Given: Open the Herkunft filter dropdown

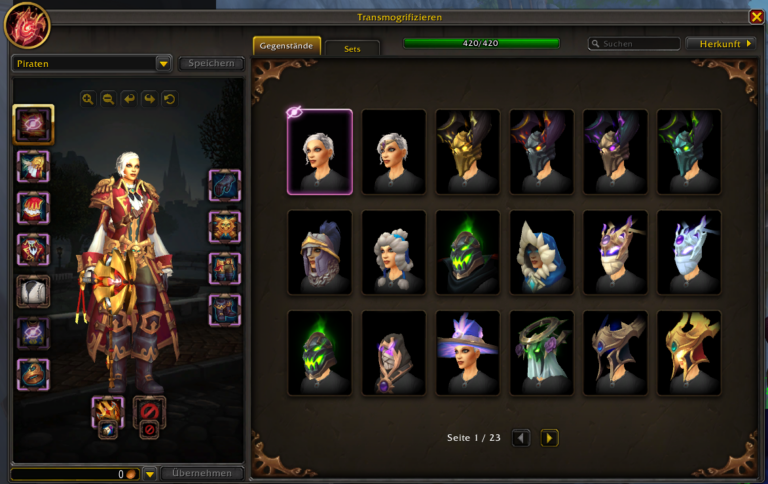Looking at the screenshot, I should (x=720, y=44).
